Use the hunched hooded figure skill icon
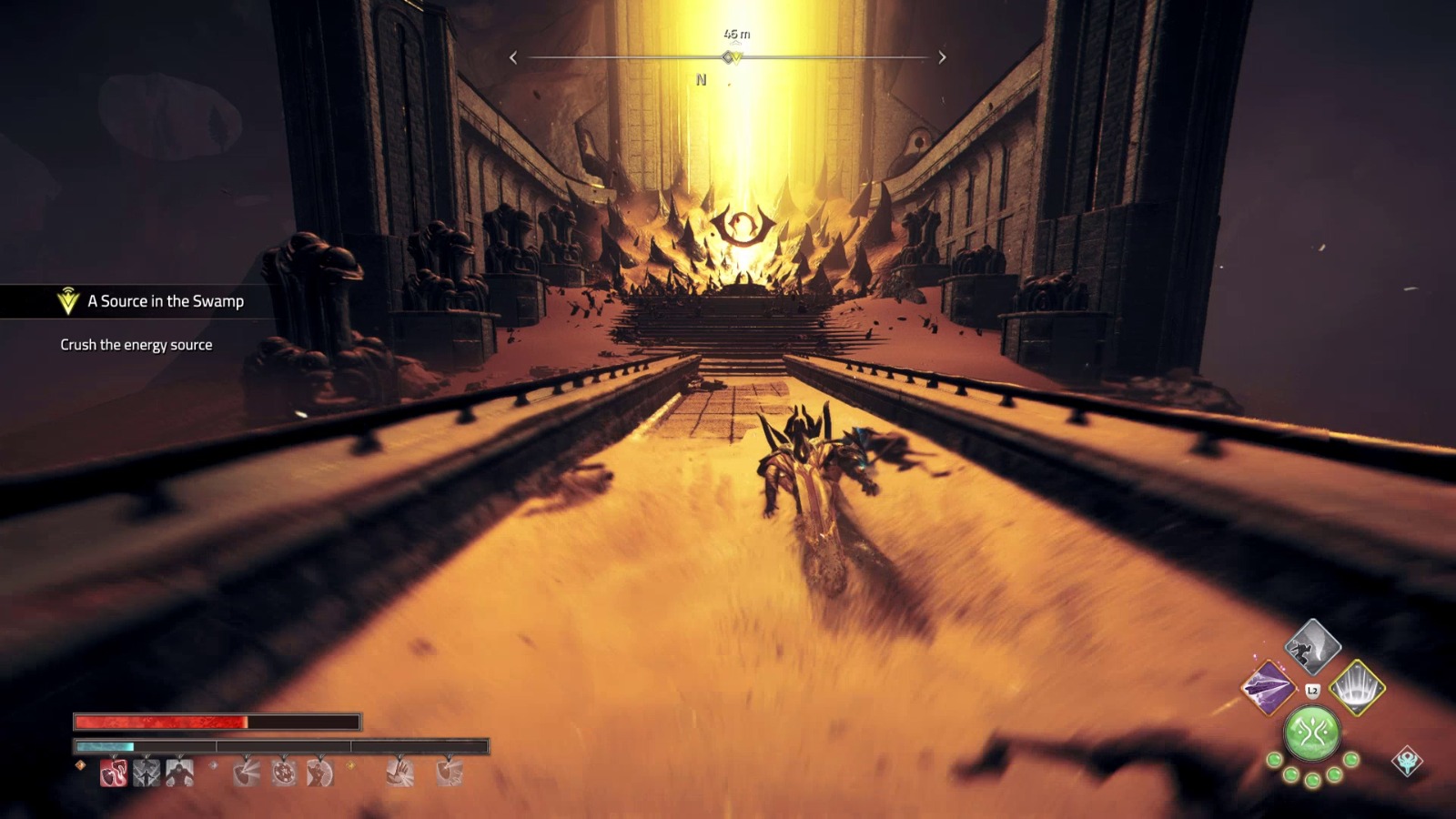Image resolution: width=1456 pixels, height=819 pixels. (x=179, y=773)
